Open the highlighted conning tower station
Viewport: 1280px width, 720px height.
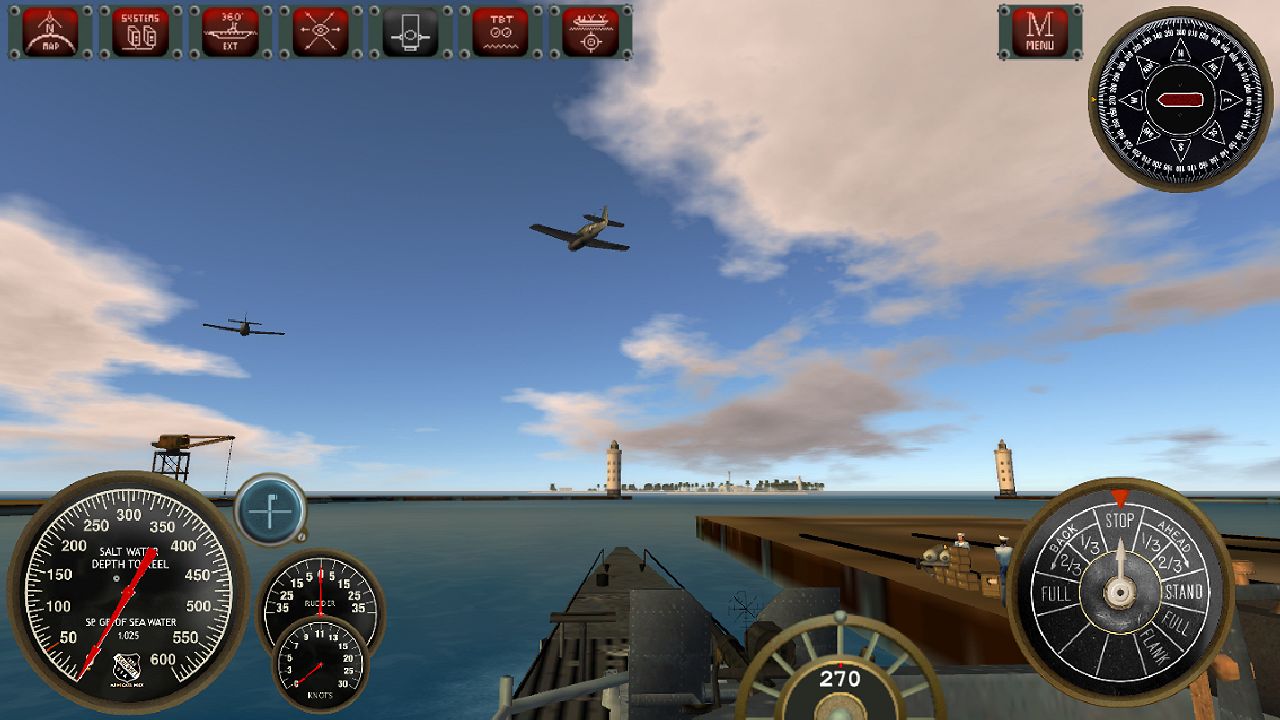408,28
